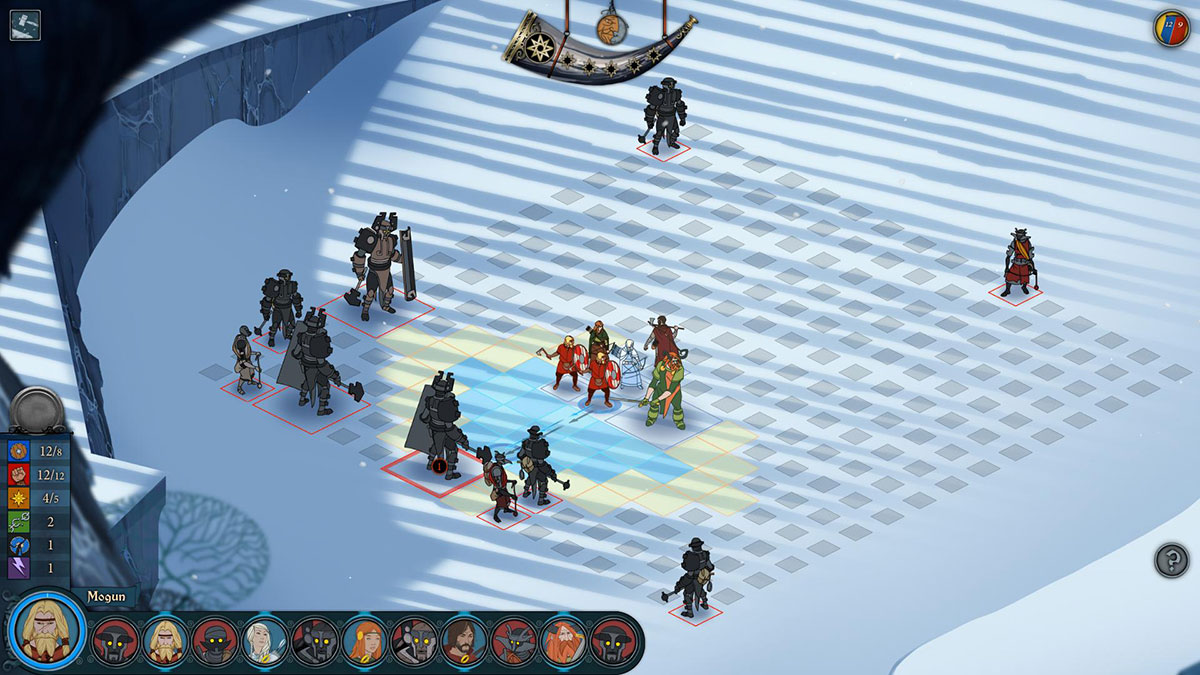Open the options menu hammer icon
Screen dimensions: 1200x675
[x=25, y=25]
